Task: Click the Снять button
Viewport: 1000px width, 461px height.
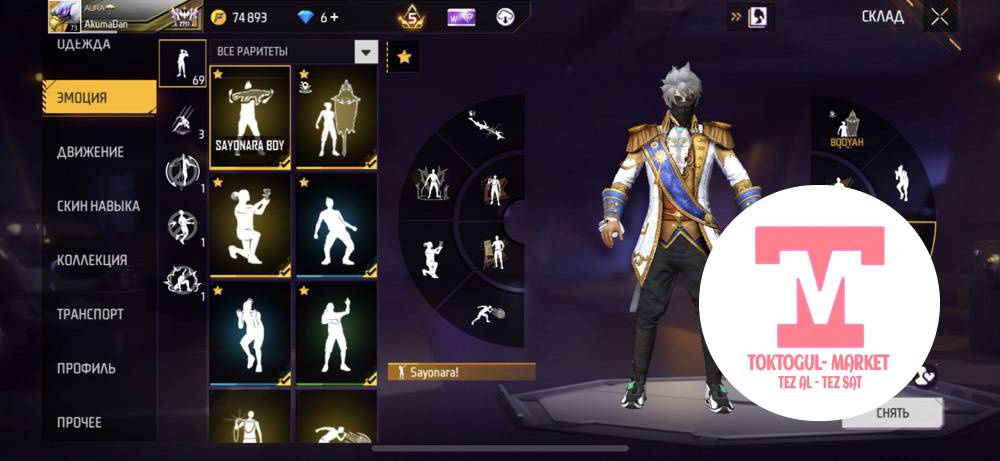Action: [892, 412]
